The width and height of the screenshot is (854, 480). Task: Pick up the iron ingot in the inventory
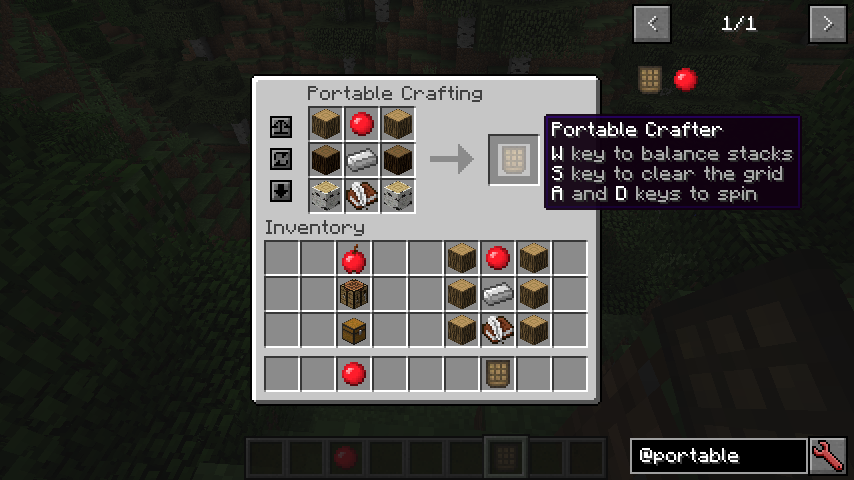point(497,295)
